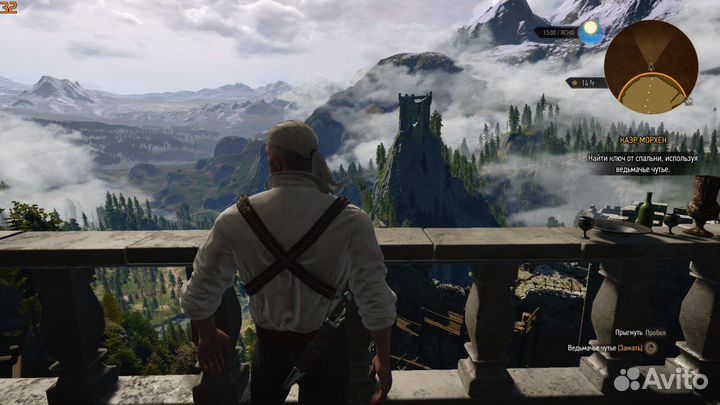This screenshot has width=720, height=405.
Task: Click the sunny weather icon
Action: point(591,31)
